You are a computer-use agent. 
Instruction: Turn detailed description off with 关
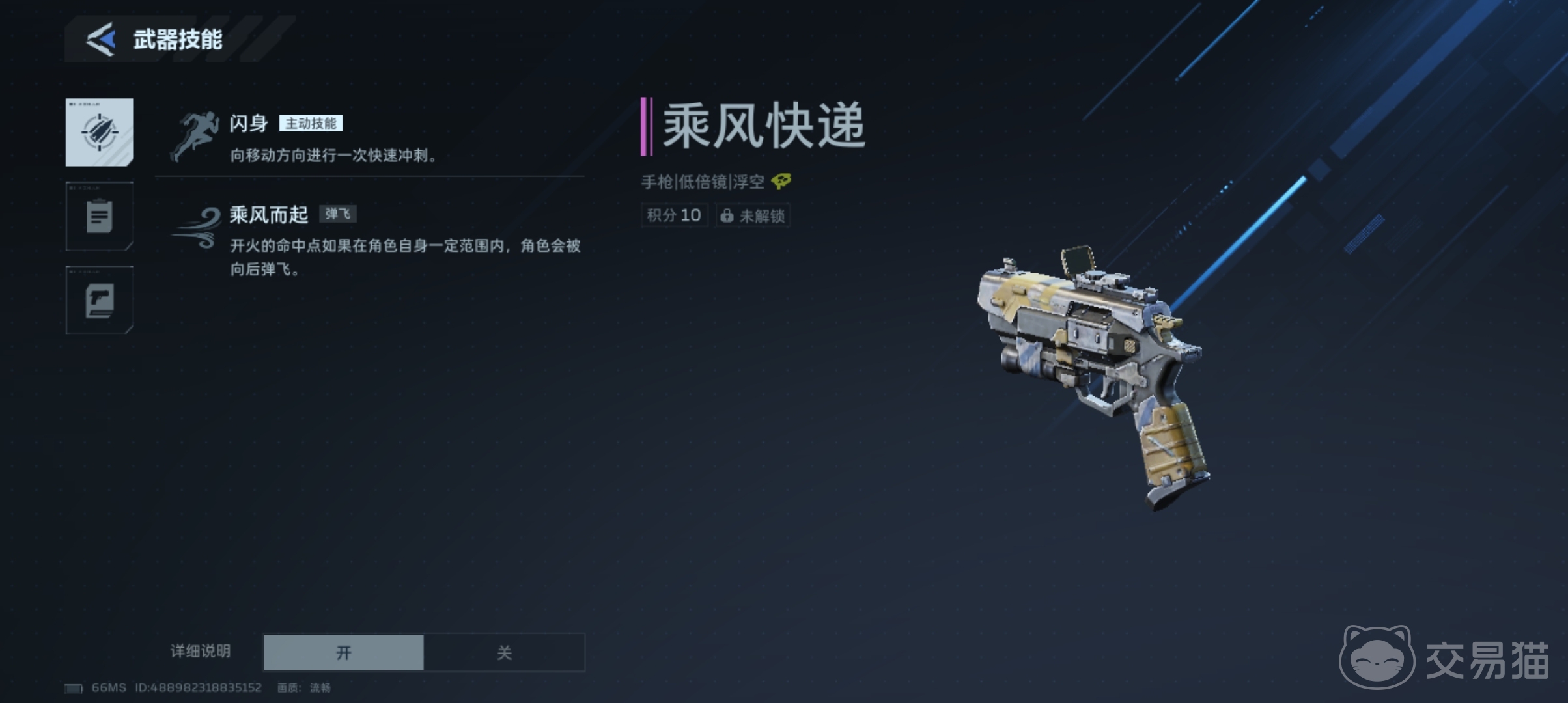(504, 652)
